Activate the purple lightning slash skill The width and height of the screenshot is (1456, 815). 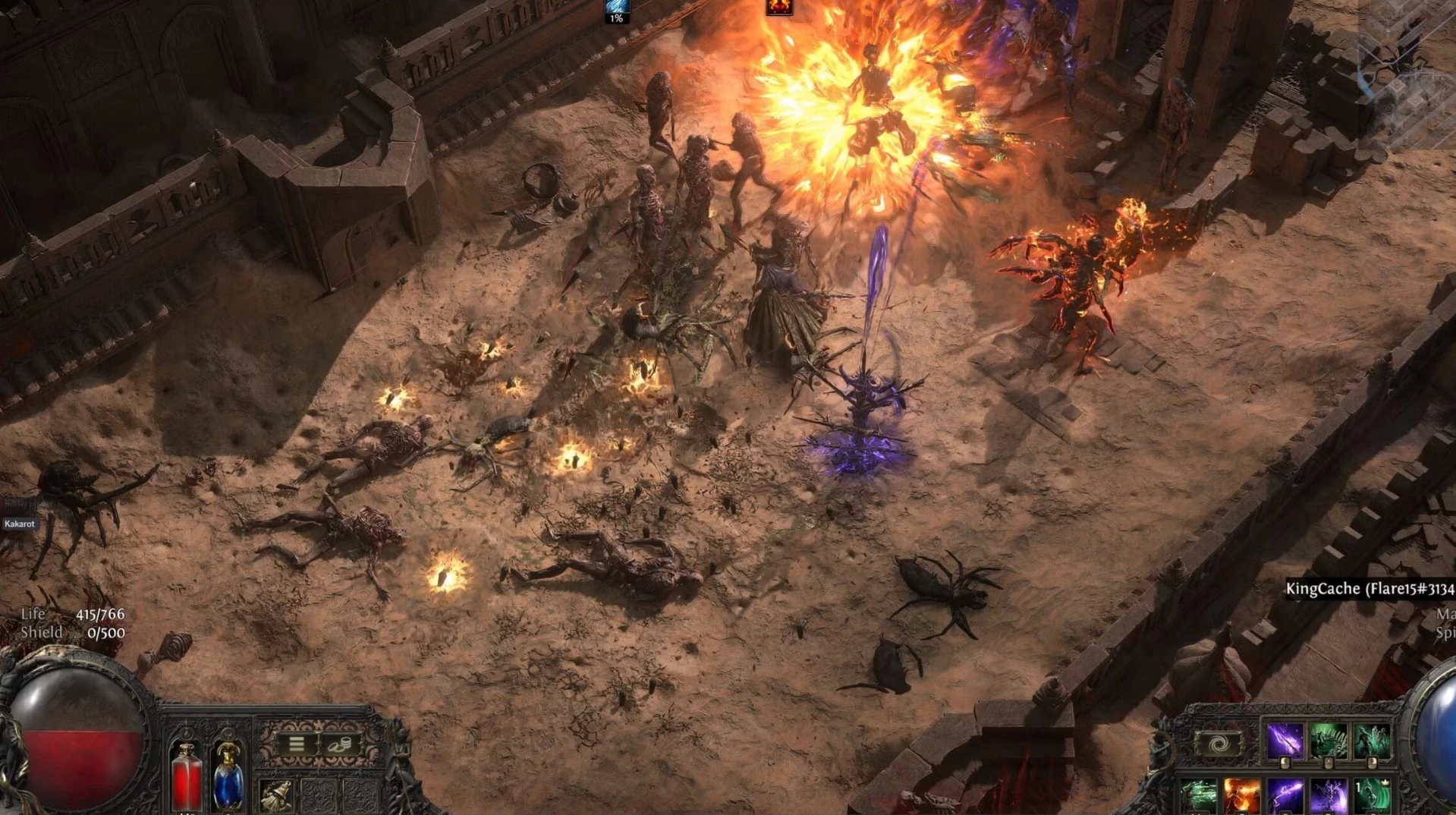coord(1285,741)
